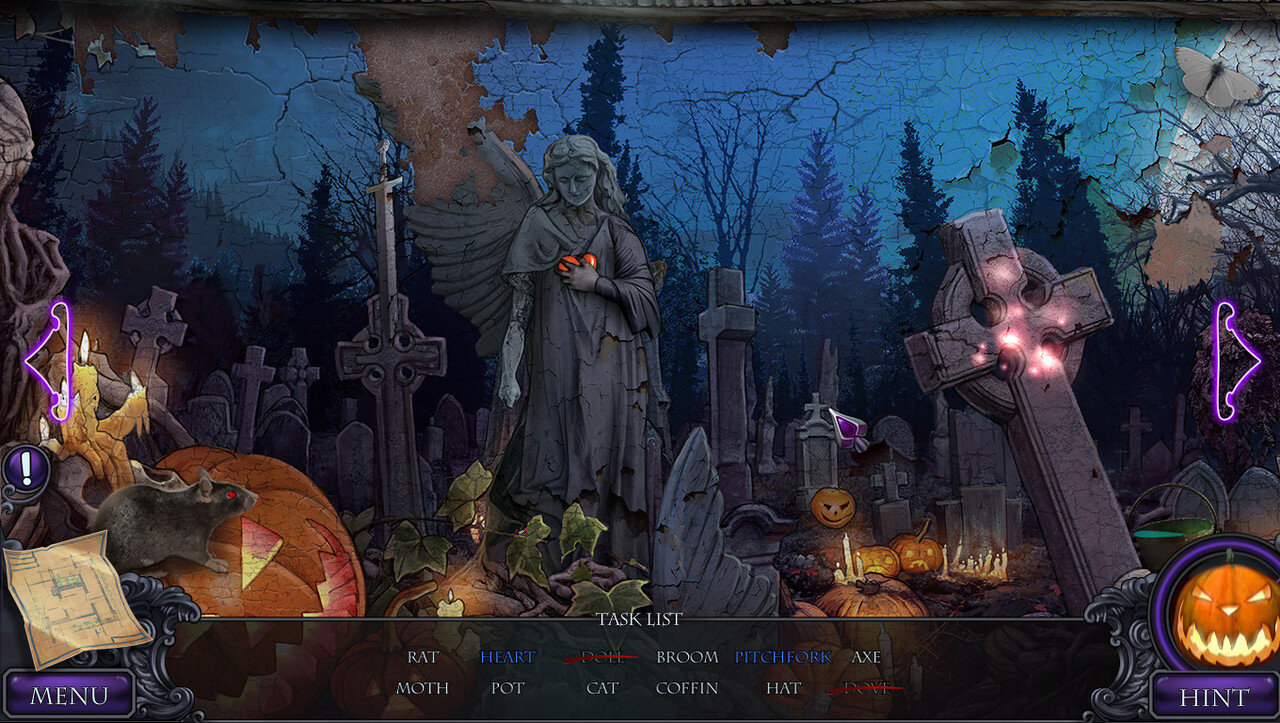
Task: Click HAT in the task list
Action: pos(783,688)
